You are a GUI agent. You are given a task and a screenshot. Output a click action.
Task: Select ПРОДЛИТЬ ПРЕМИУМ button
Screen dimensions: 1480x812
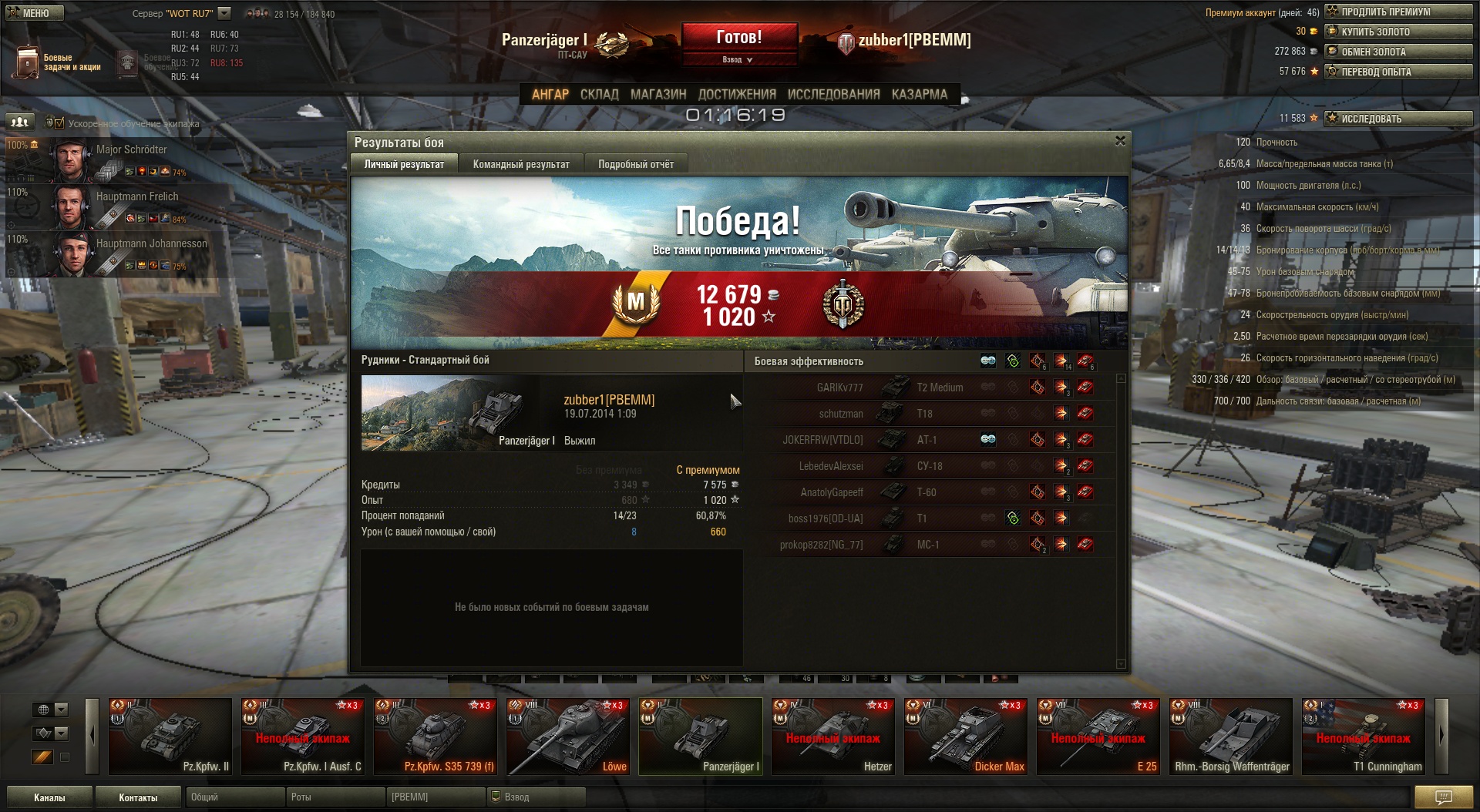click(x=1398, y=12)
